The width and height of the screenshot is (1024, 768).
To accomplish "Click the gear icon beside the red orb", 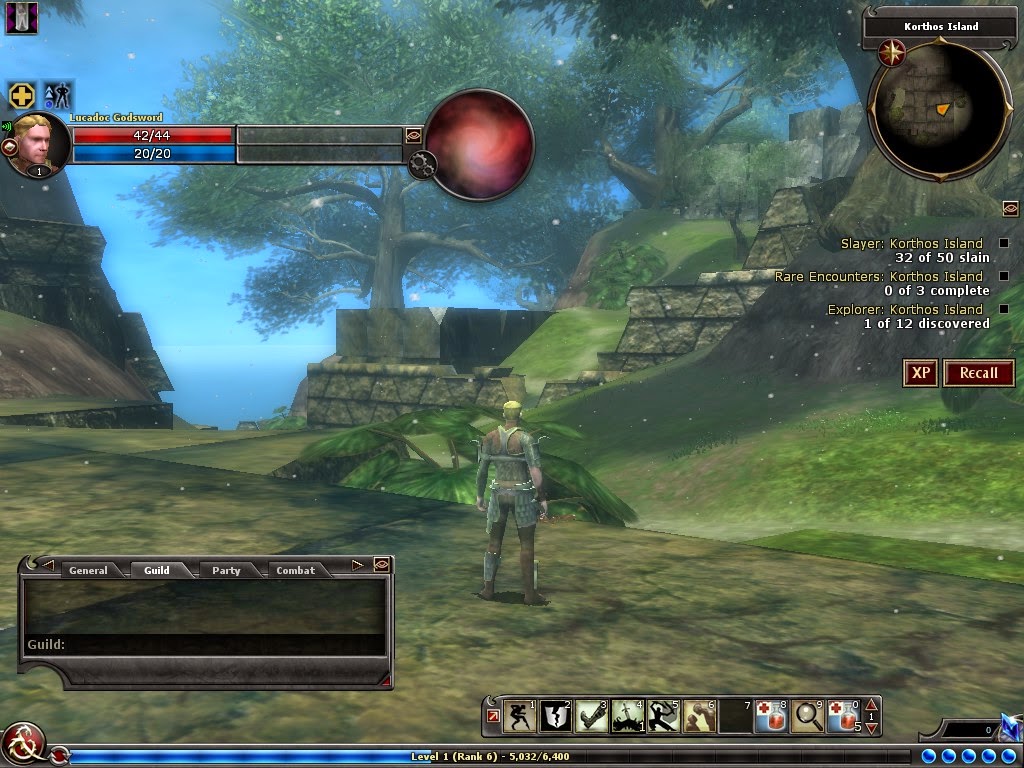I will tap(420, 163).
